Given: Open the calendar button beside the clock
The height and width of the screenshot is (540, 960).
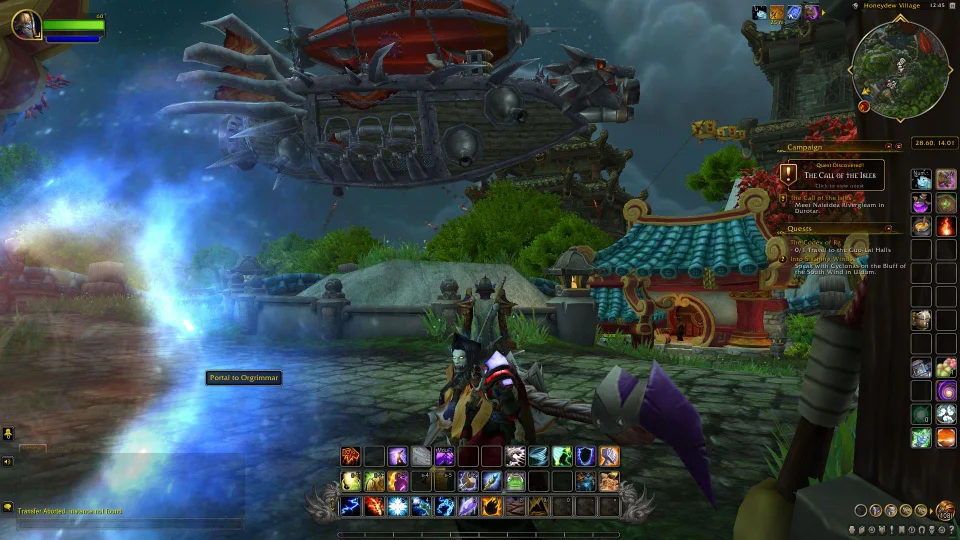Looking at the screenshot, I should click(x=950, y=6).
